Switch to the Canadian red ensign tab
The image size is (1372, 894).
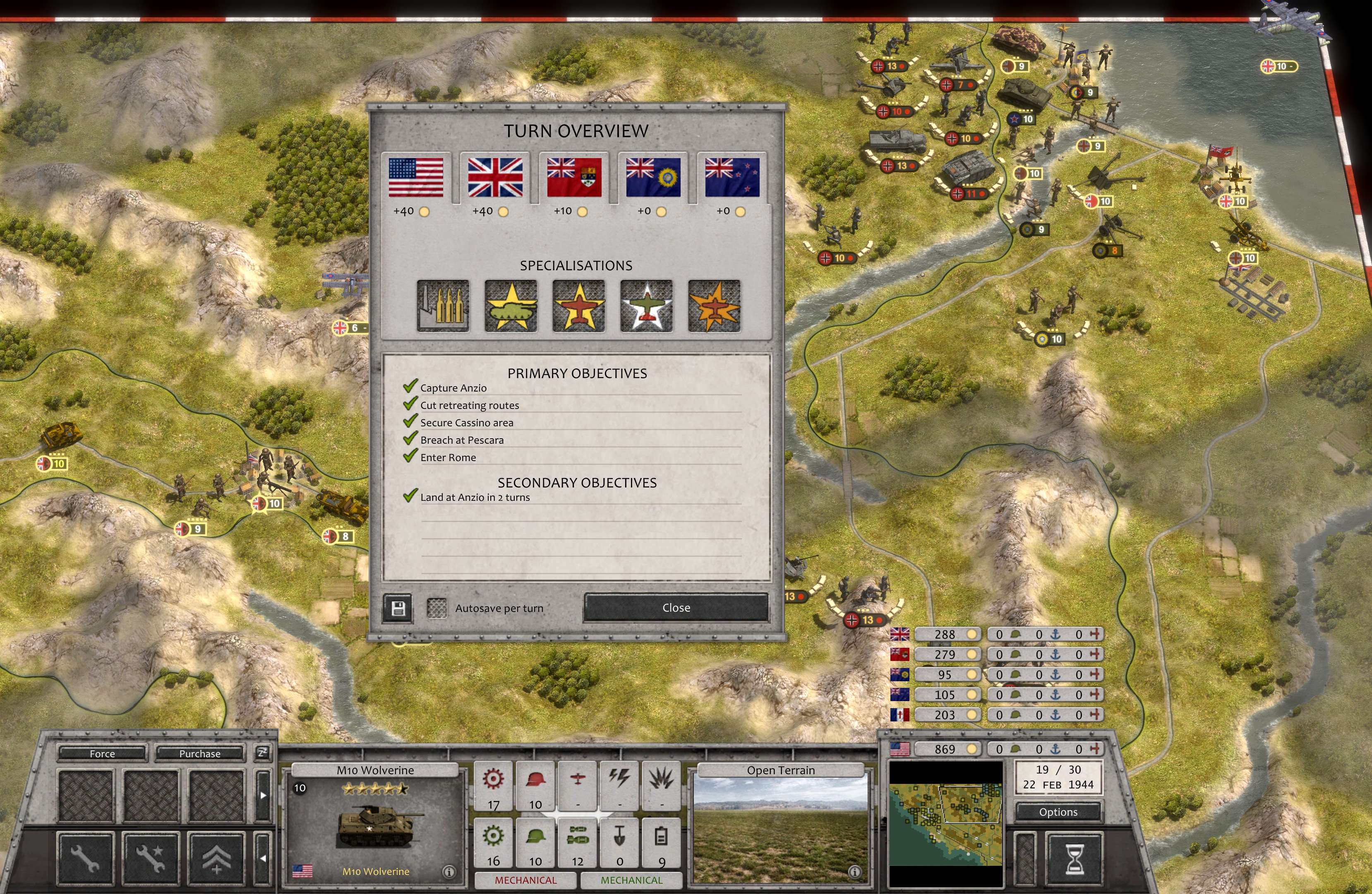573,178
